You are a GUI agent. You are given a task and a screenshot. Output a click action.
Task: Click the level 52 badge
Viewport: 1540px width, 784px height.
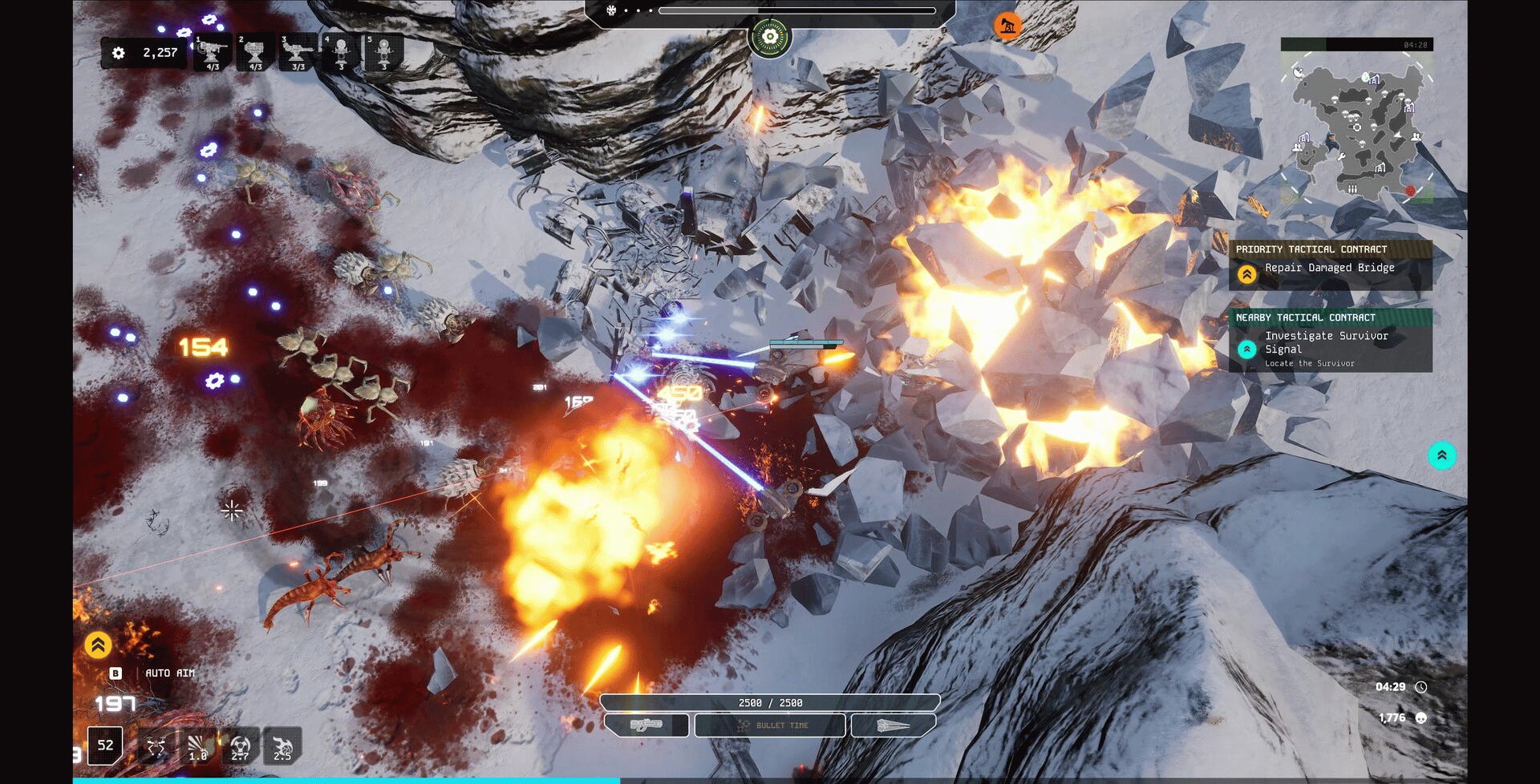(105, 746)
